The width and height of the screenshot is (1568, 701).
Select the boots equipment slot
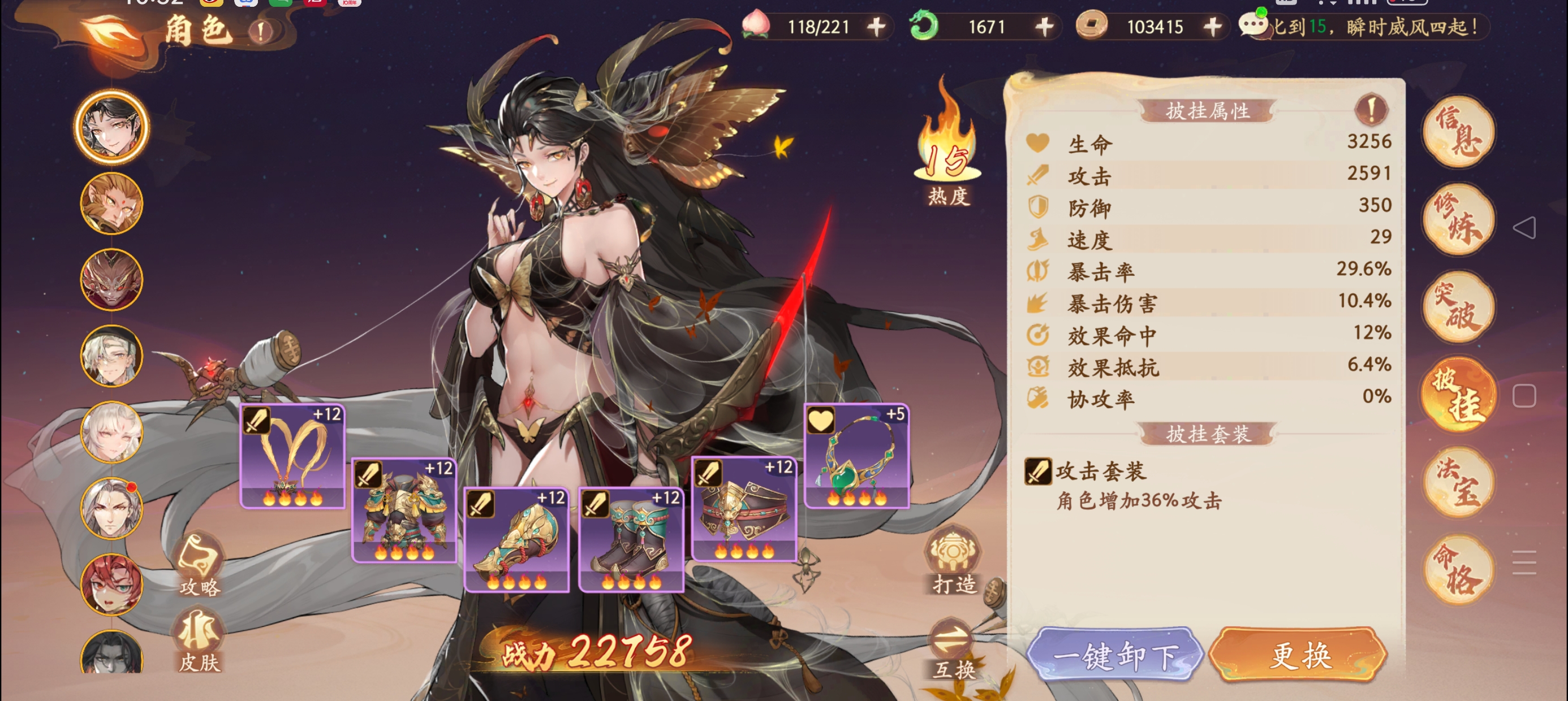pos(631,540)
